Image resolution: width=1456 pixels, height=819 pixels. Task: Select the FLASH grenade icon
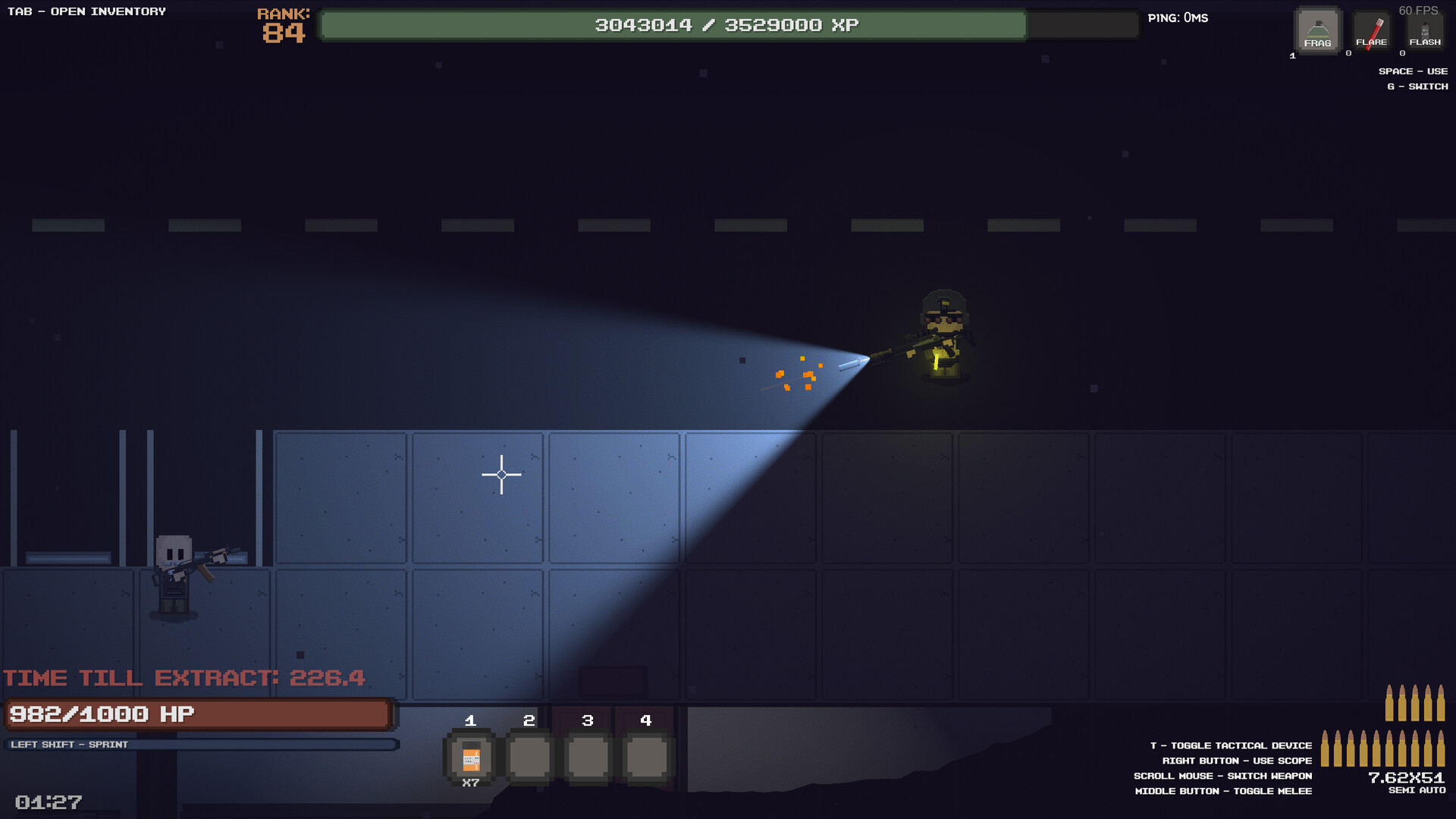[x=1424, y=30]
